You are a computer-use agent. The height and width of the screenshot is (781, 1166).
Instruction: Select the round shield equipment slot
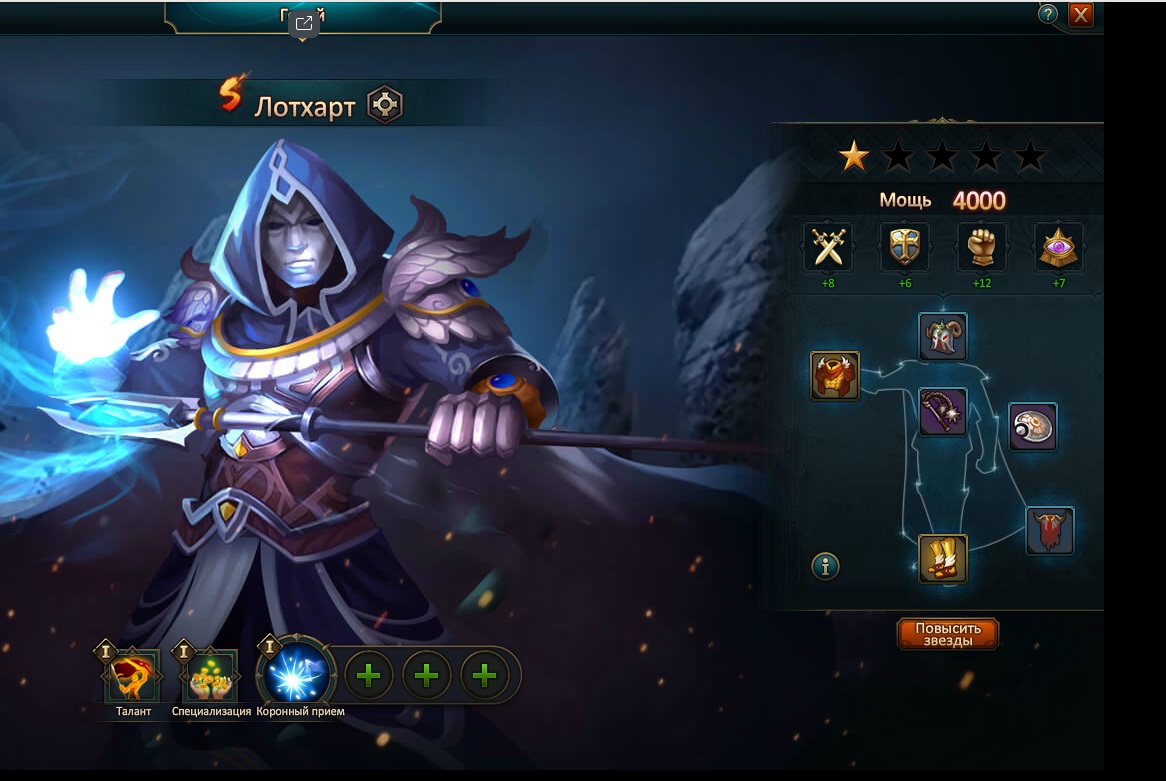1033,427
